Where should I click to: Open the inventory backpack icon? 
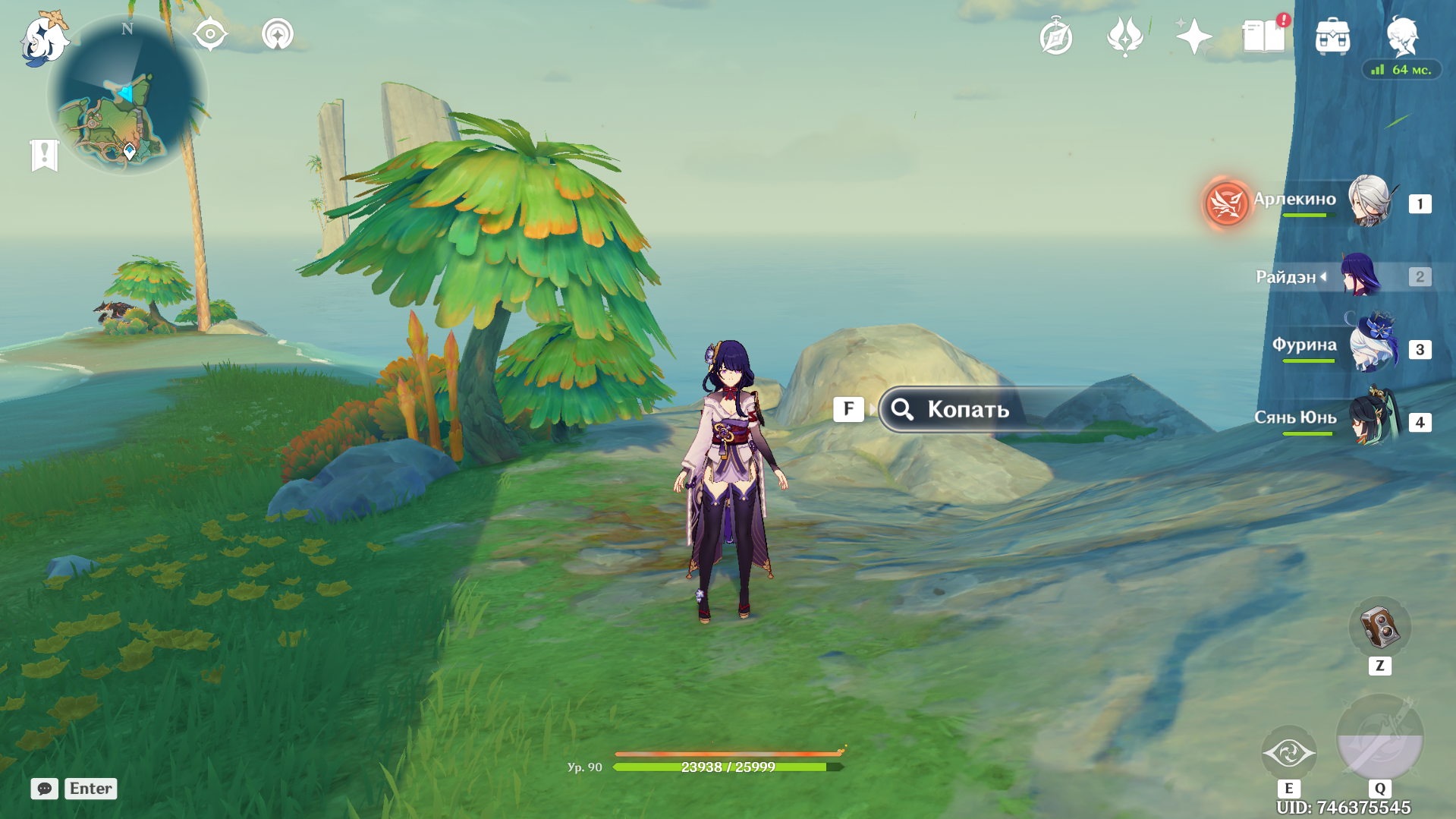coord(1332,36)
